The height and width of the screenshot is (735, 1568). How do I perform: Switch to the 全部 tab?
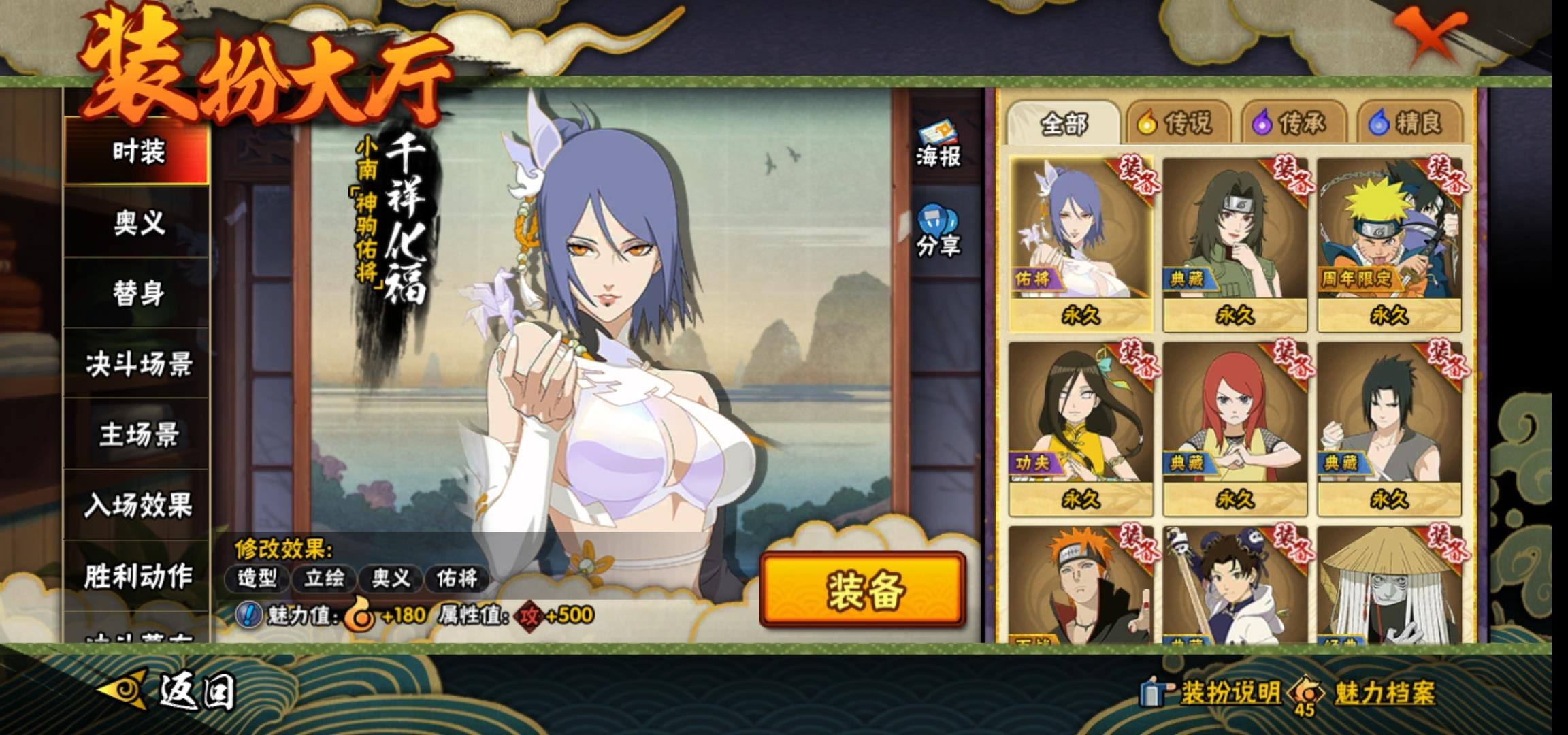[1063, 124]
